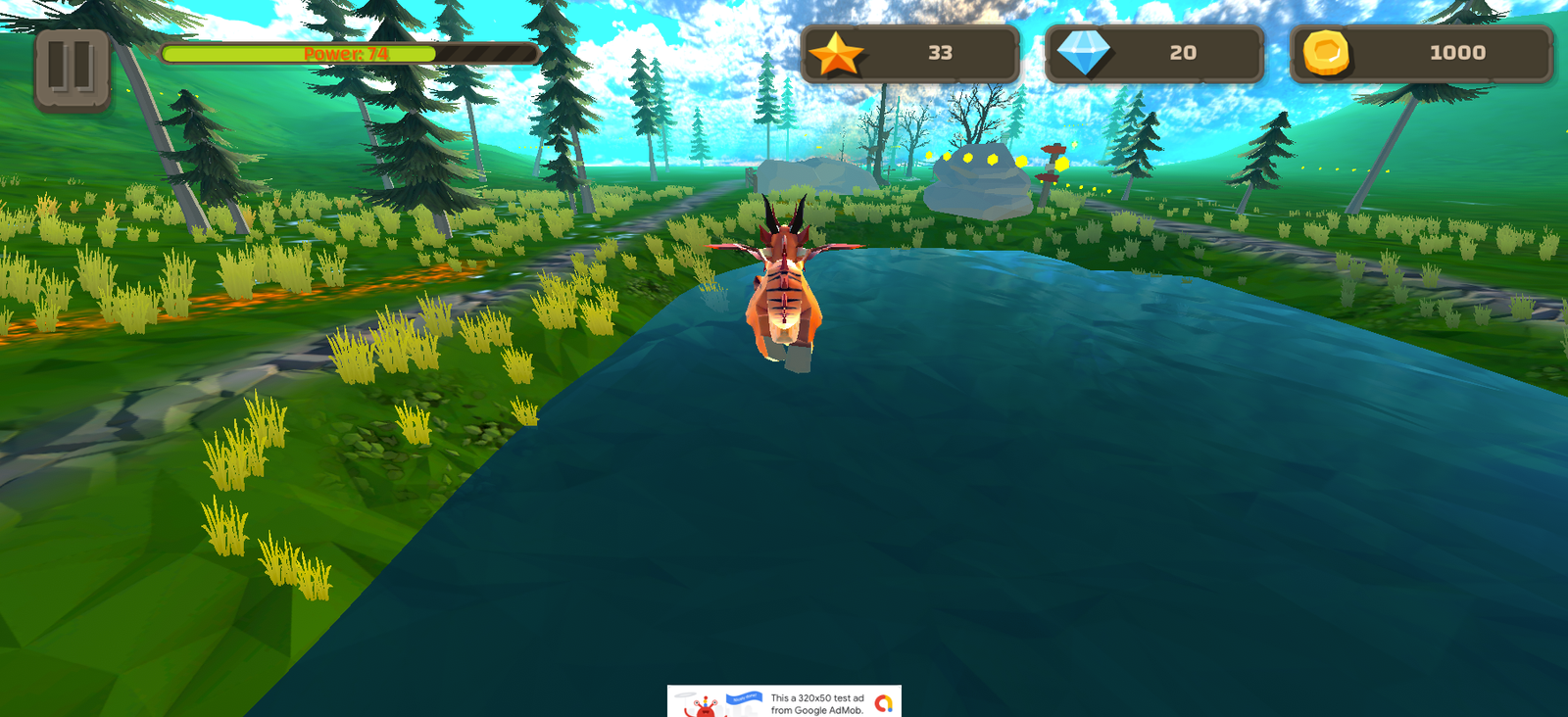The width and height of the screenshot is (1568, 717).
Task: Expand the diamond count panel
Action: point(1156,54)
